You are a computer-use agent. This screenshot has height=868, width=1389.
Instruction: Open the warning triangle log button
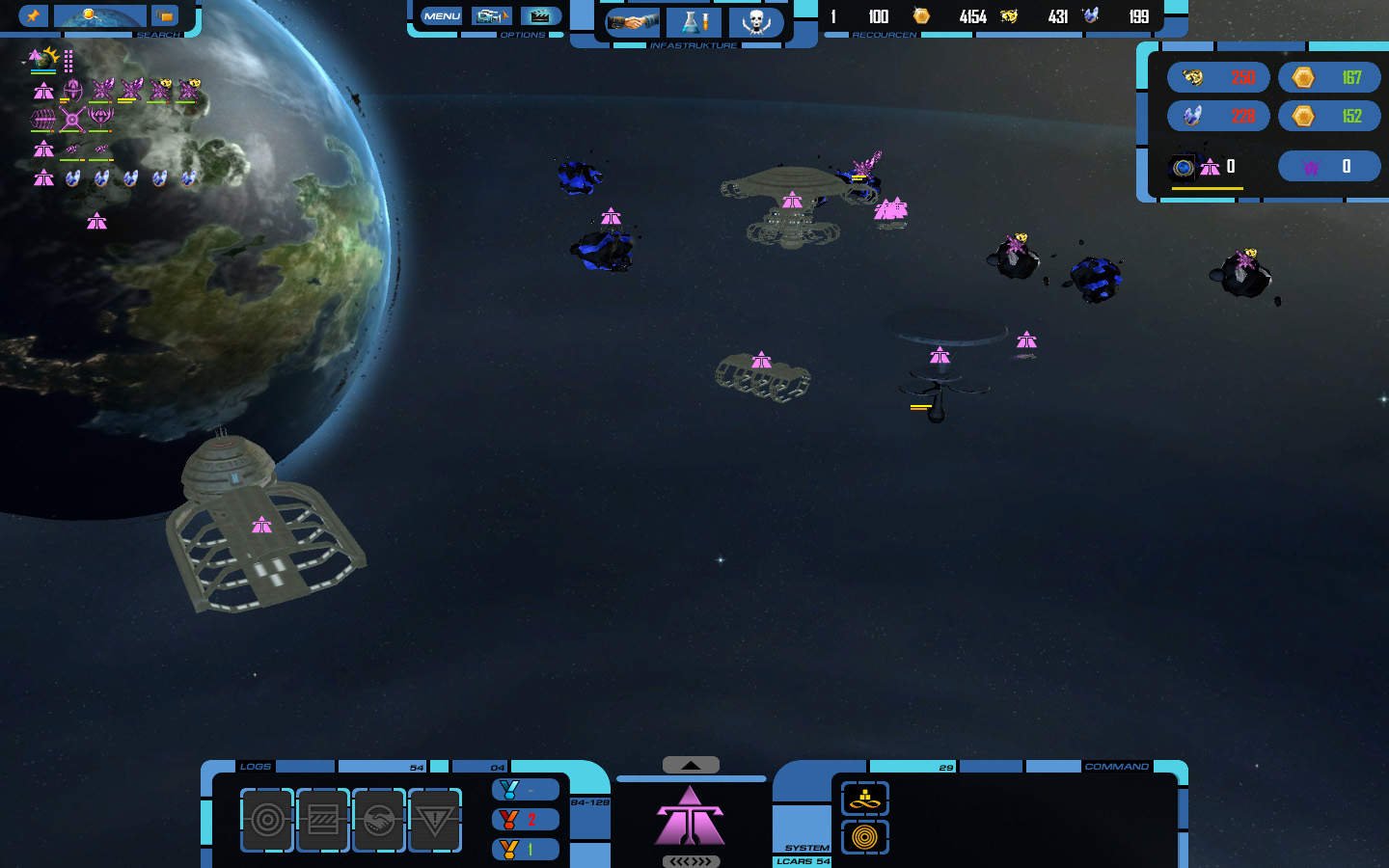(435, 820)
